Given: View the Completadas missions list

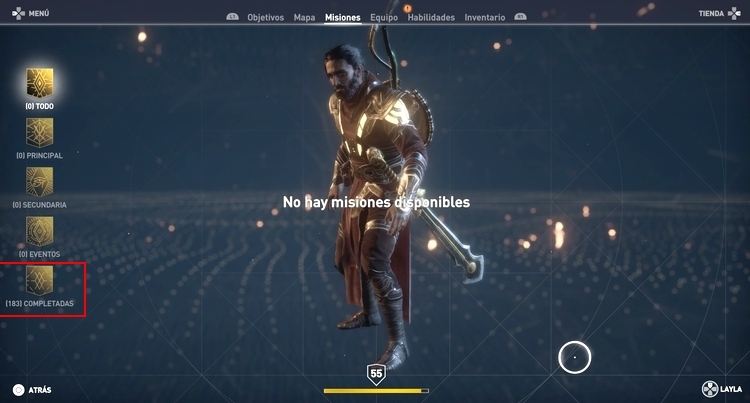Looking at the screenshot, I should 40,280.
